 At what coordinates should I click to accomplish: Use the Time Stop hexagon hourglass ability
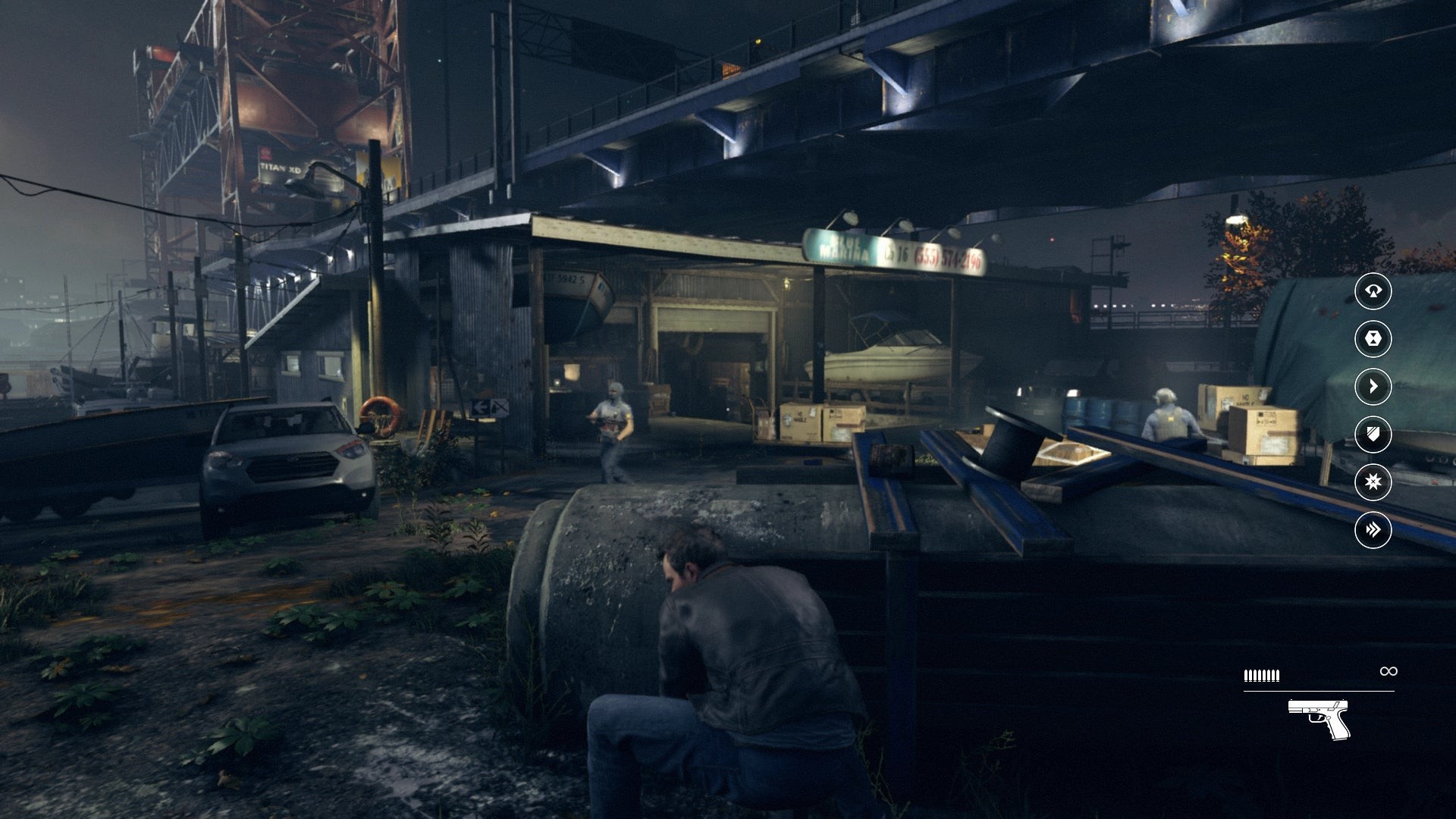[x=1373, y=339]
